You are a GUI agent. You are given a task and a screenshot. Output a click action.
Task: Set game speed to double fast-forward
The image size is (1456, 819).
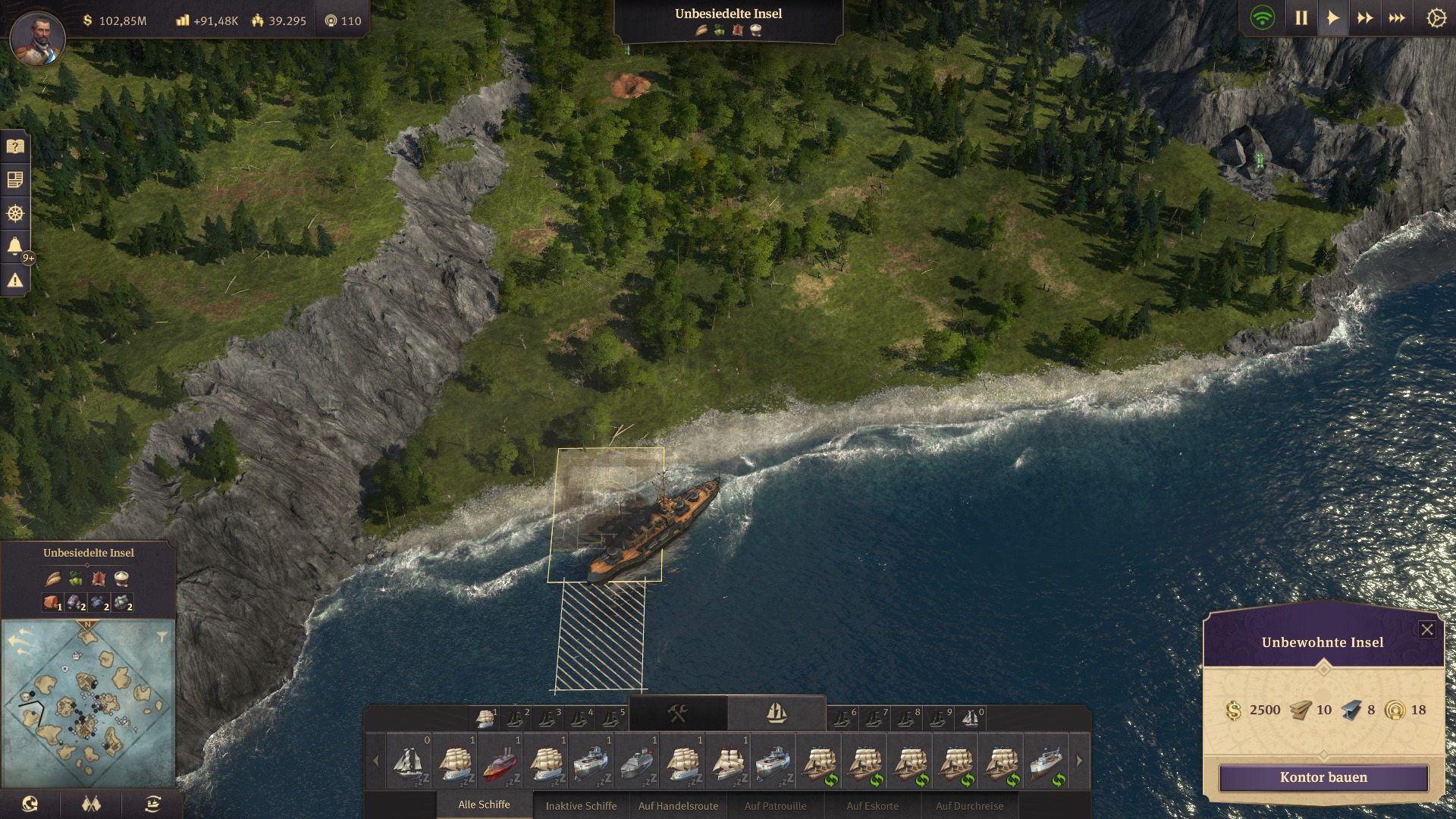pyautogui.click(x=1365, y=18)
